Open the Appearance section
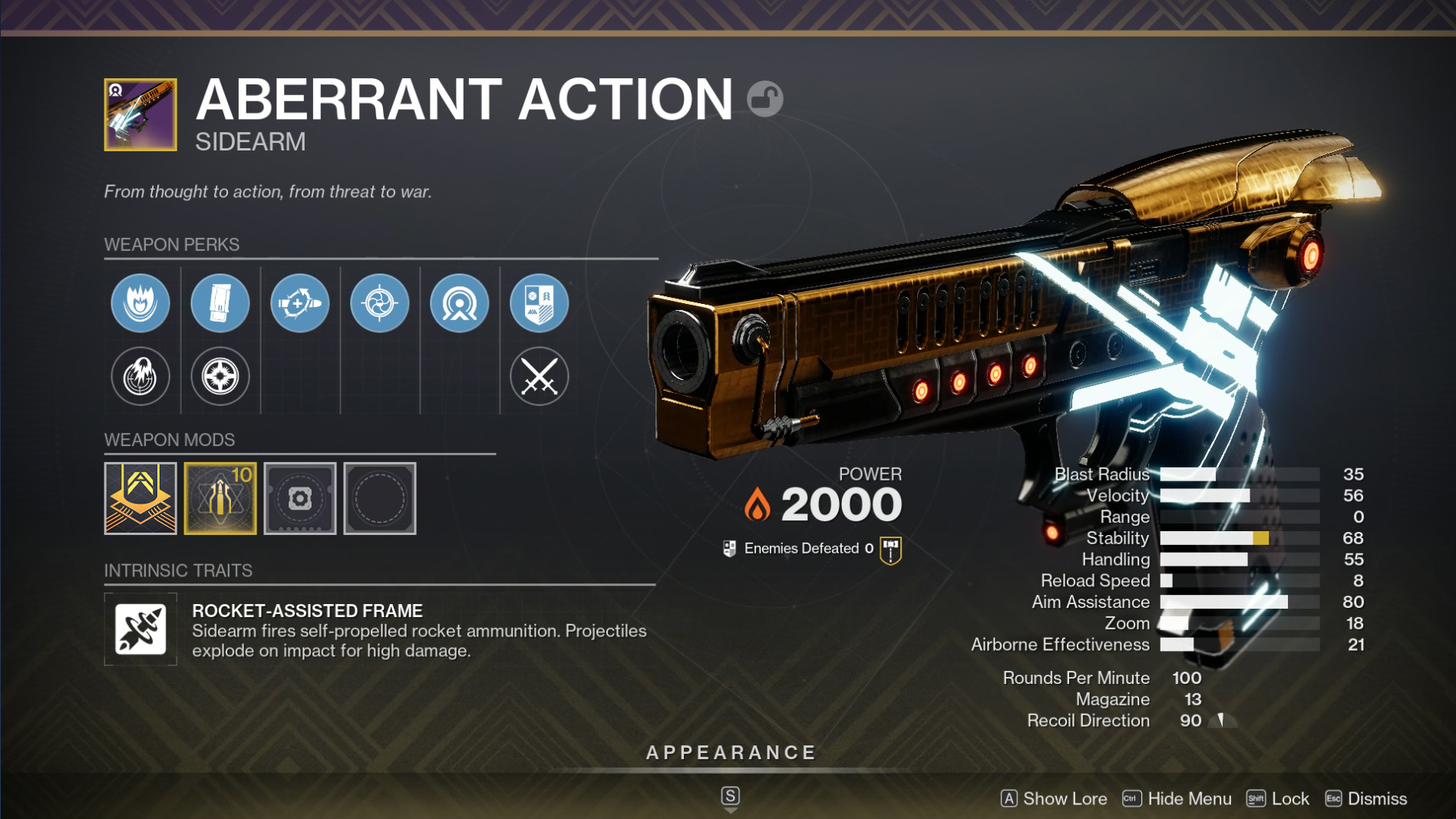The image size is (1456, 819). click(731, 753)
